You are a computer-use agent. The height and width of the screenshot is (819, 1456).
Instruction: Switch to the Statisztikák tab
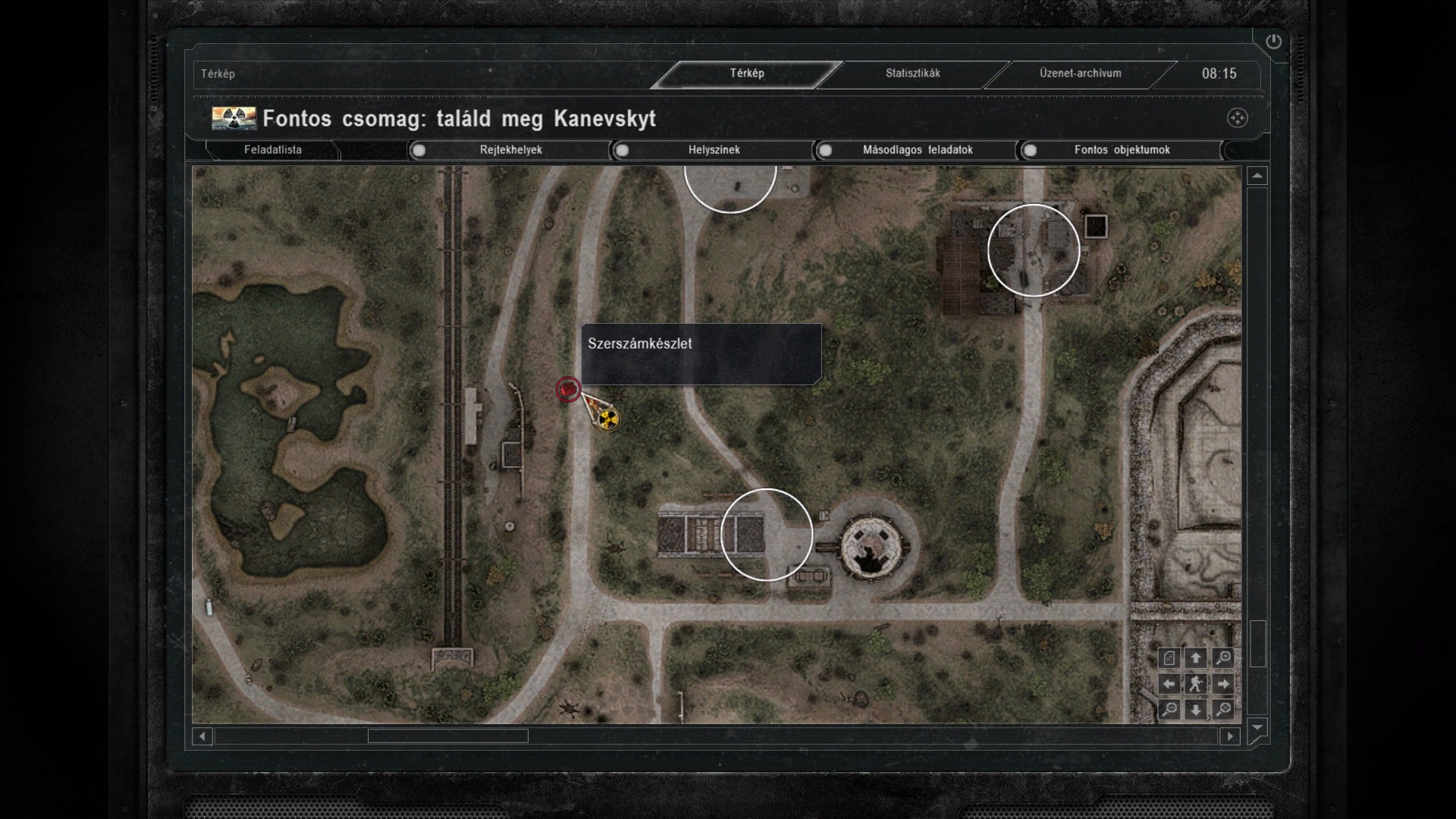(912, 74)
